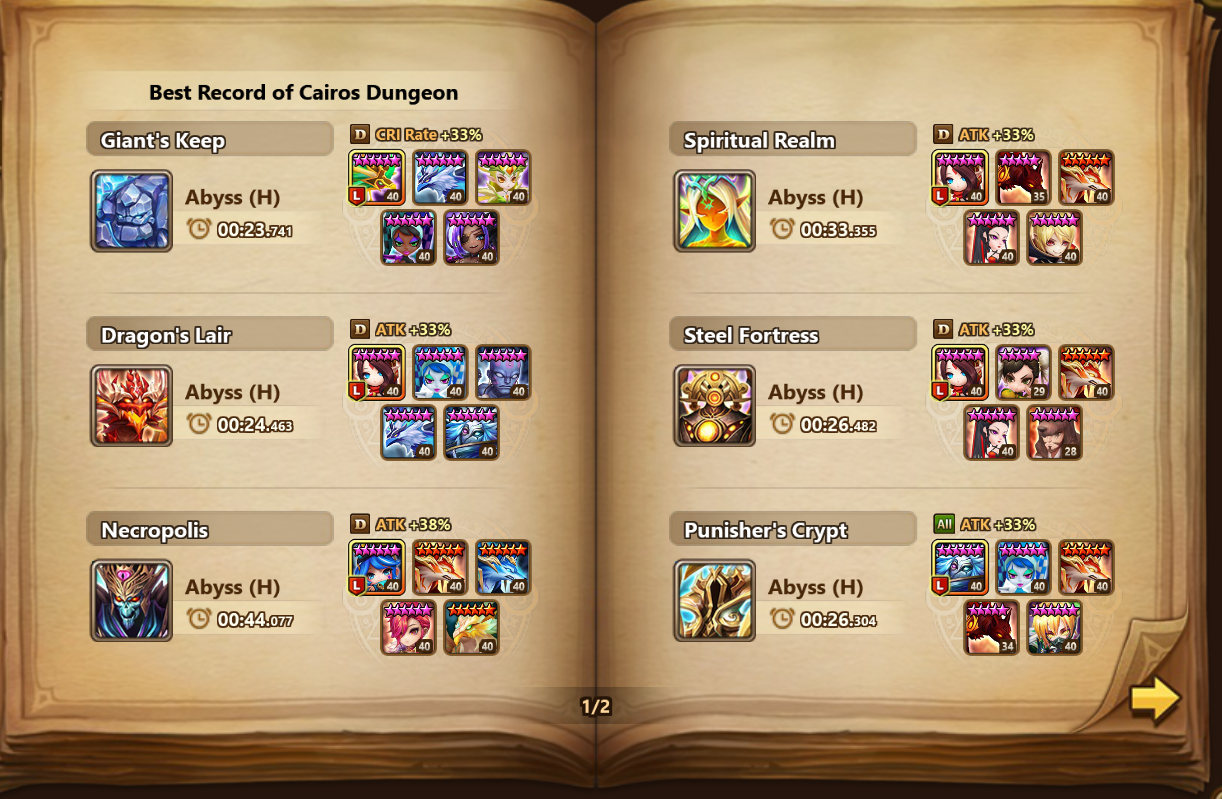Click the Giant's Keep team leader monster

pyautogui.click(x=377, y=178)
